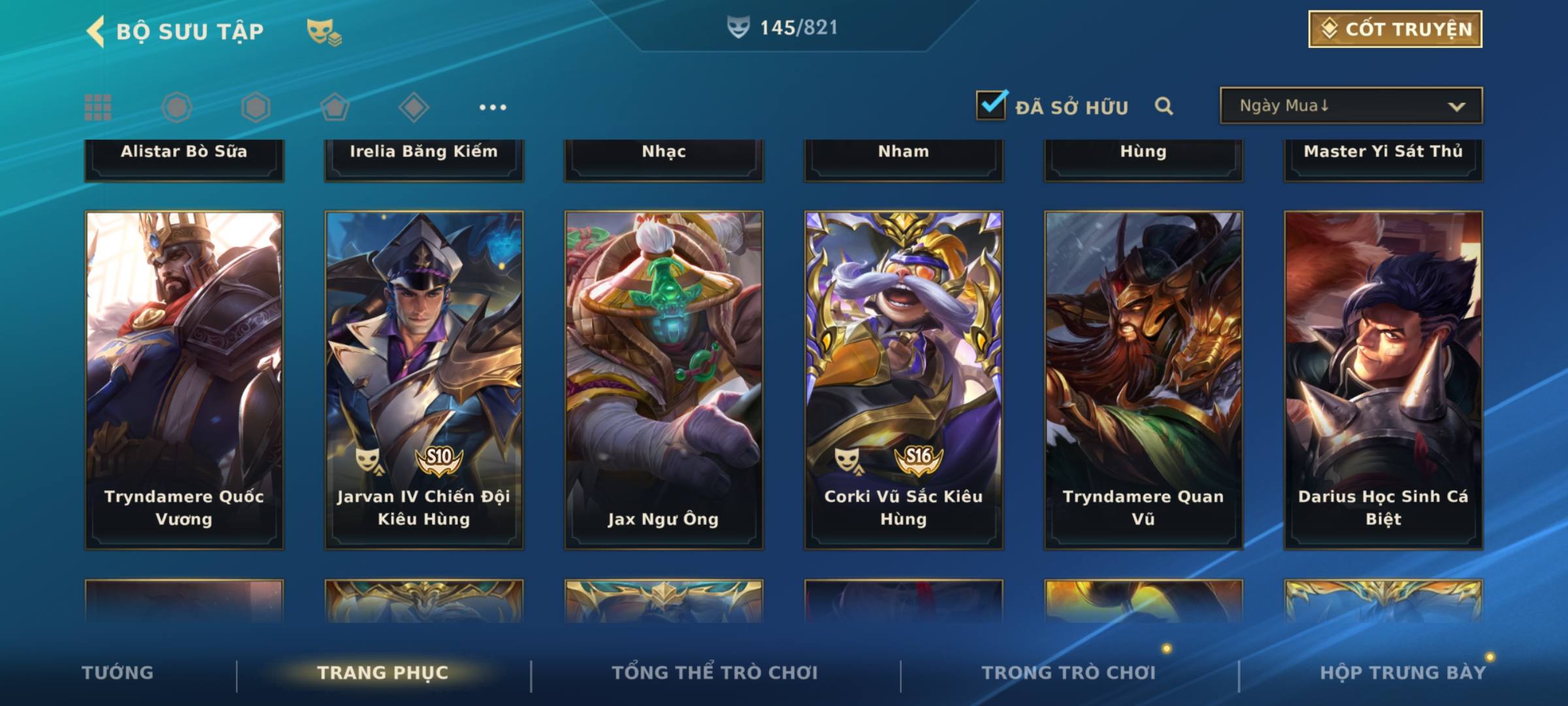View the Jax Ngư Ông skin
The width and height of the screenshot is (1568, 706).
[664, 379]
